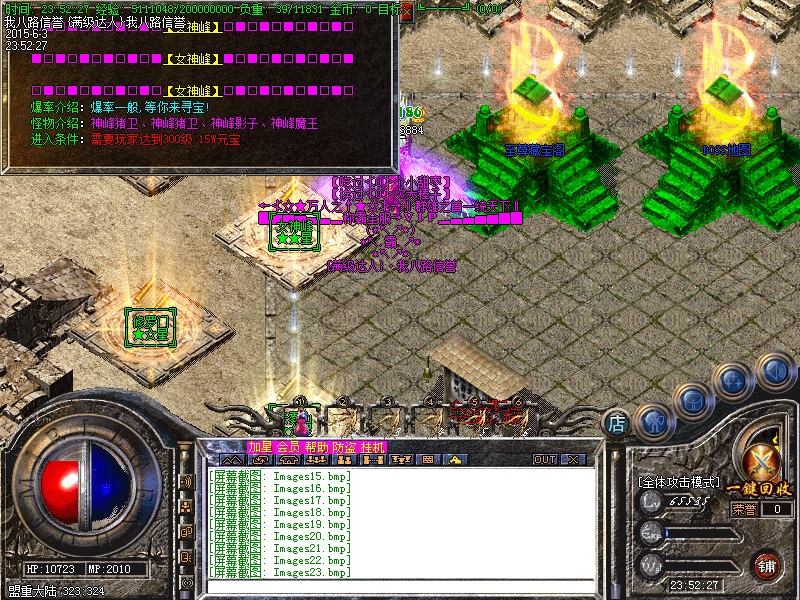The width and height of the screenshot is (800, 600).
Task: Open the character equipment round button
Action: point(655,420)
